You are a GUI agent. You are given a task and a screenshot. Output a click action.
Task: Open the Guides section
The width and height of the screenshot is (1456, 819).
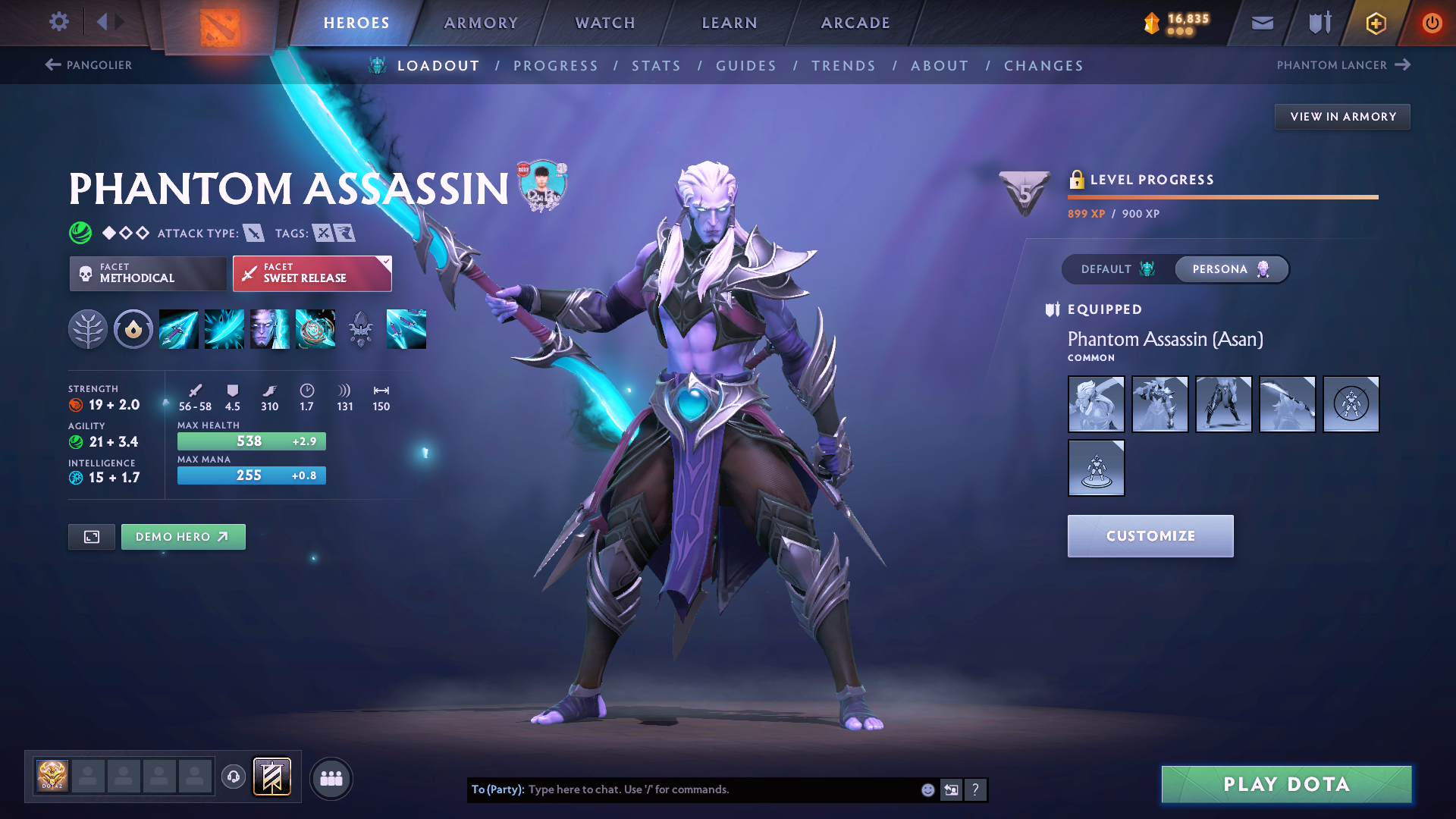tap(746, 66)
